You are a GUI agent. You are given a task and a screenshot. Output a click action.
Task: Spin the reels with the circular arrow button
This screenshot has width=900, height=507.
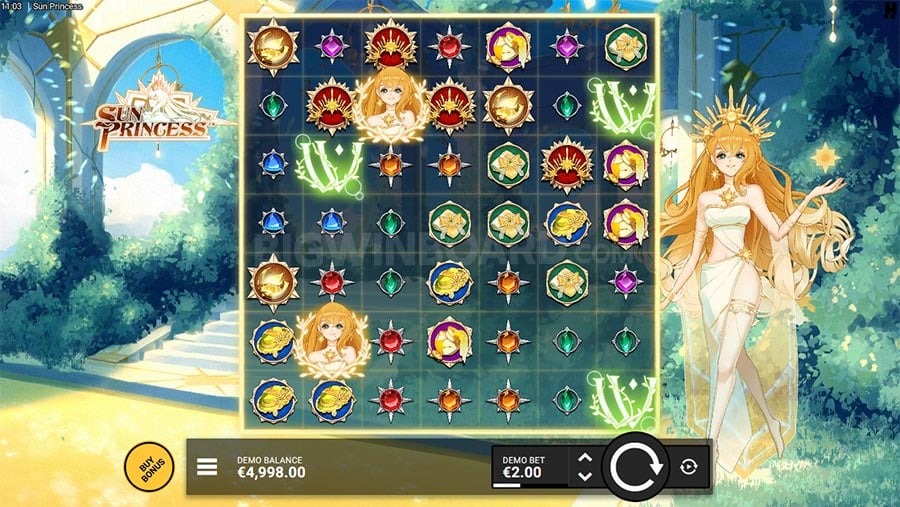[x=634, y=467]
